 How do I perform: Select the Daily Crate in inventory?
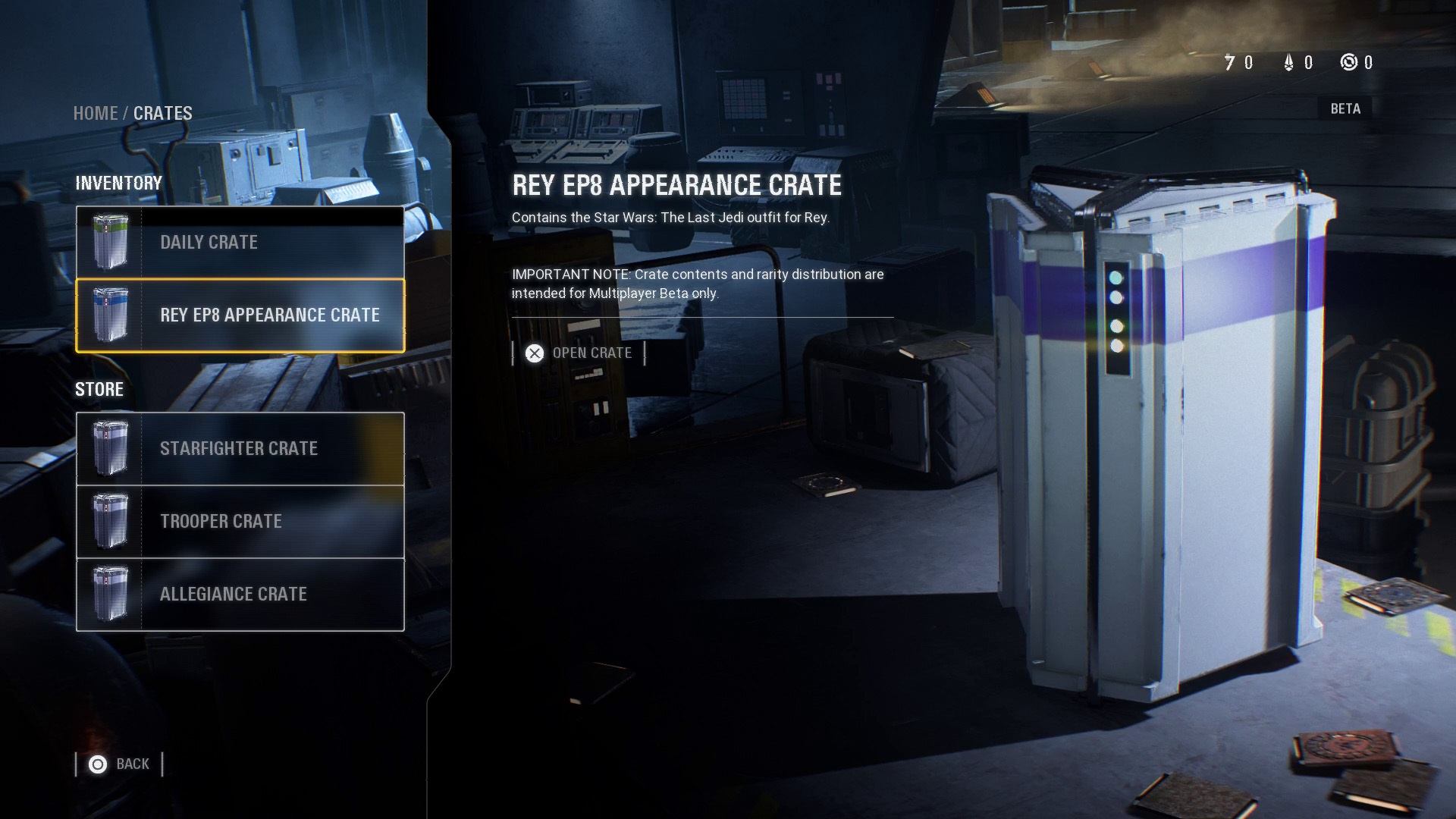pos(240,243)
